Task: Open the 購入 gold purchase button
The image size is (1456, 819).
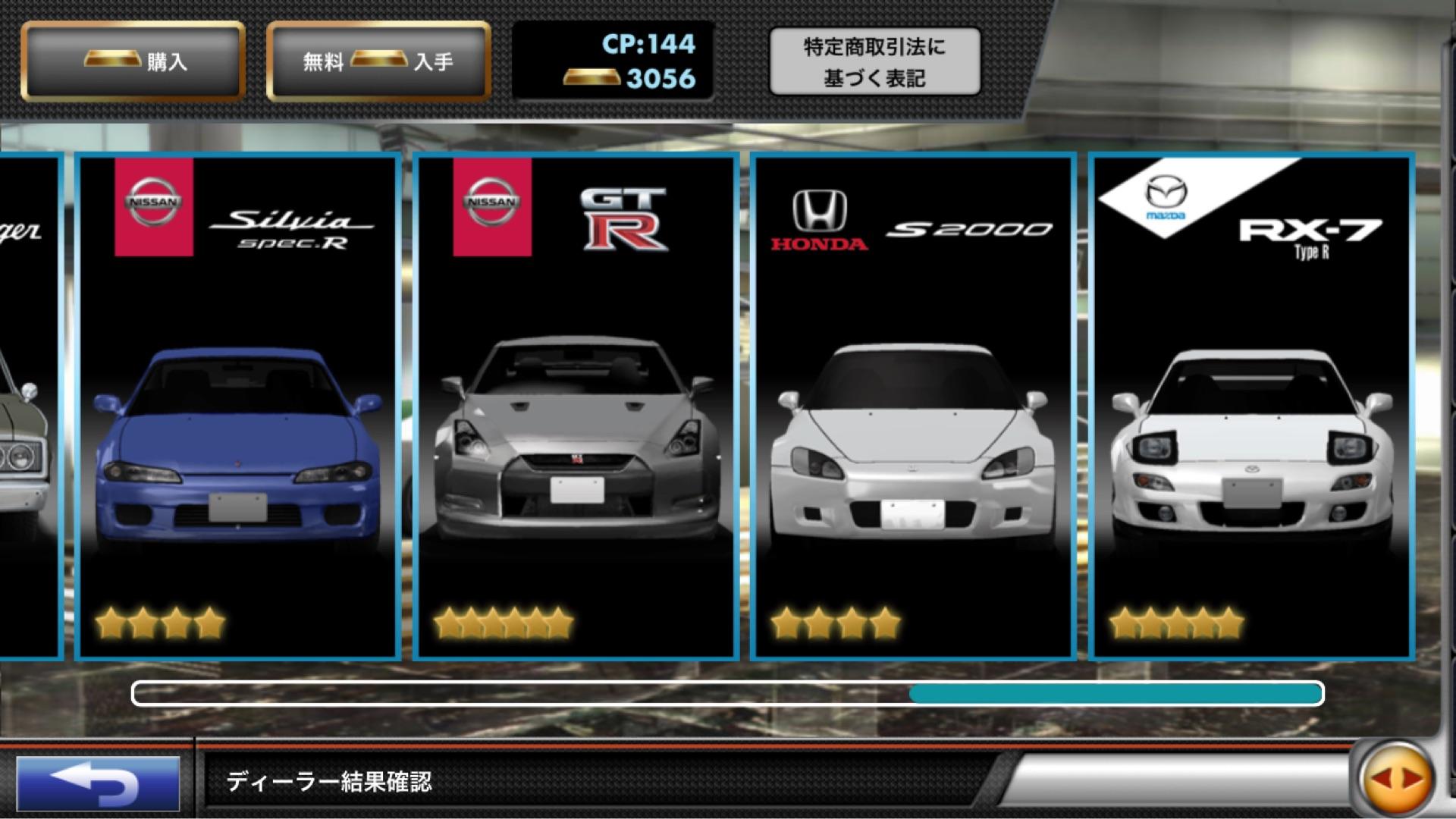Action: (x=133, y=61)
